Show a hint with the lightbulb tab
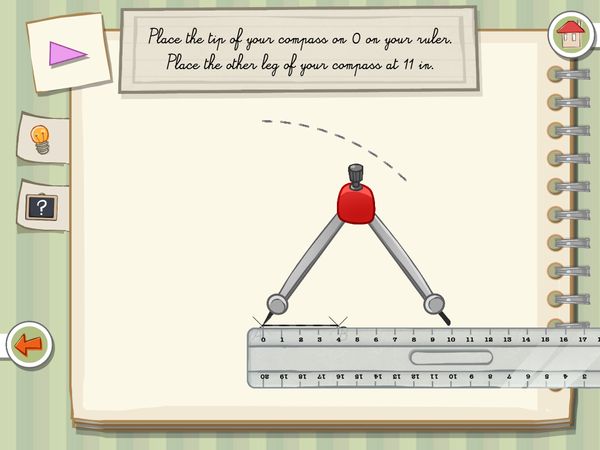Screen dimensions: 600x450 point(41,137)
